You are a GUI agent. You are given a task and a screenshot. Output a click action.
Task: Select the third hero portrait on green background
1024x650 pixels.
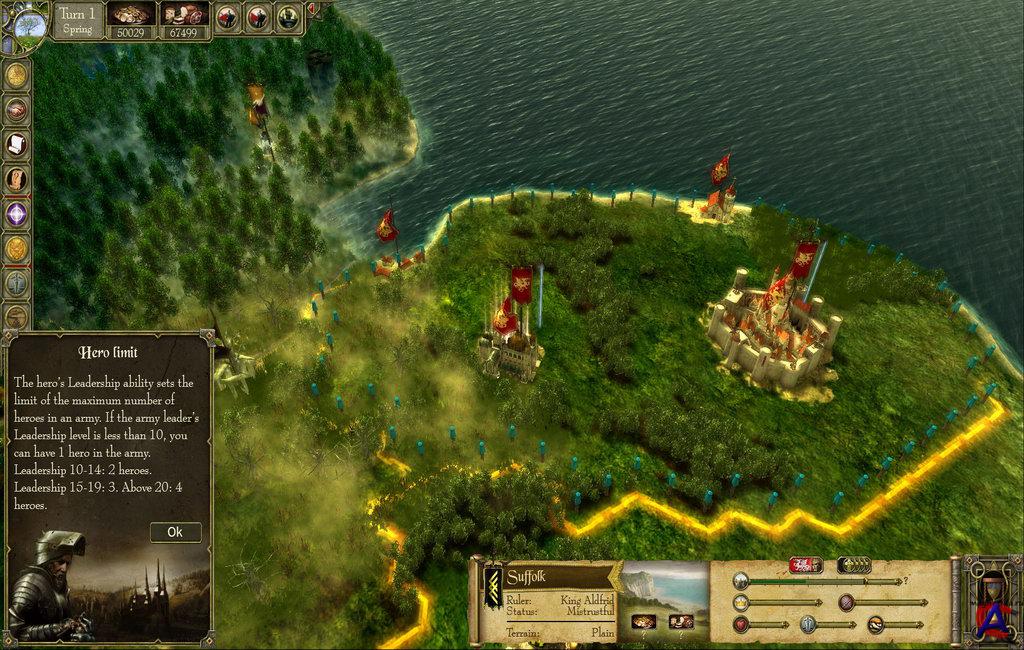click(x=288, y=16)
